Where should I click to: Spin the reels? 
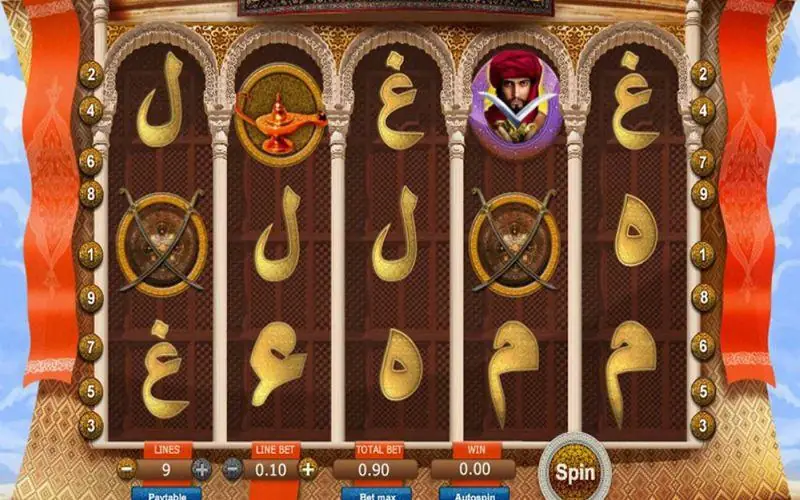tap(575, 471)
